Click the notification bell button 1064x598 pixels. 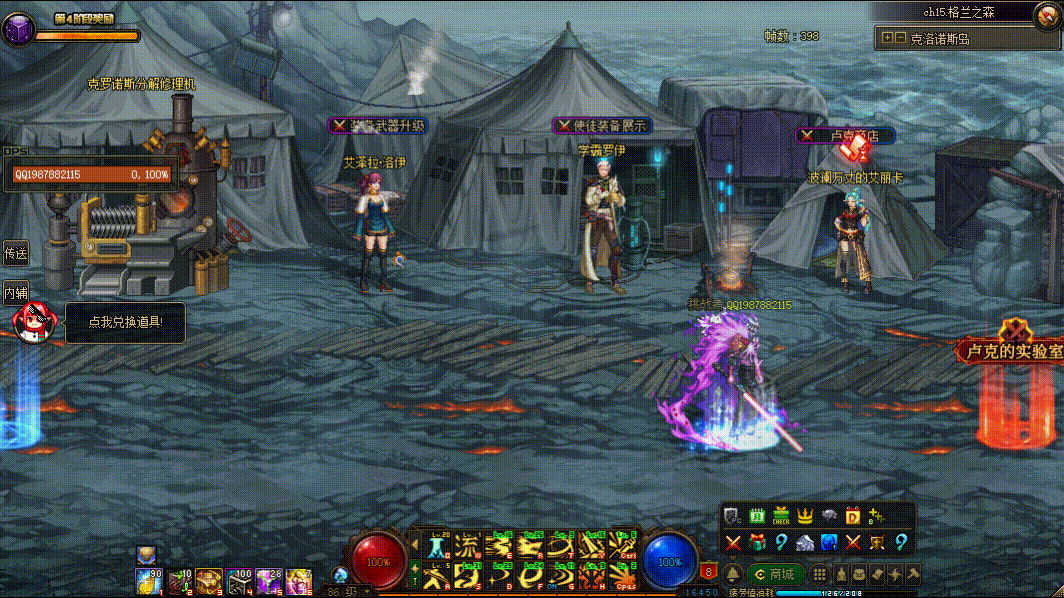tap(733, 574)
